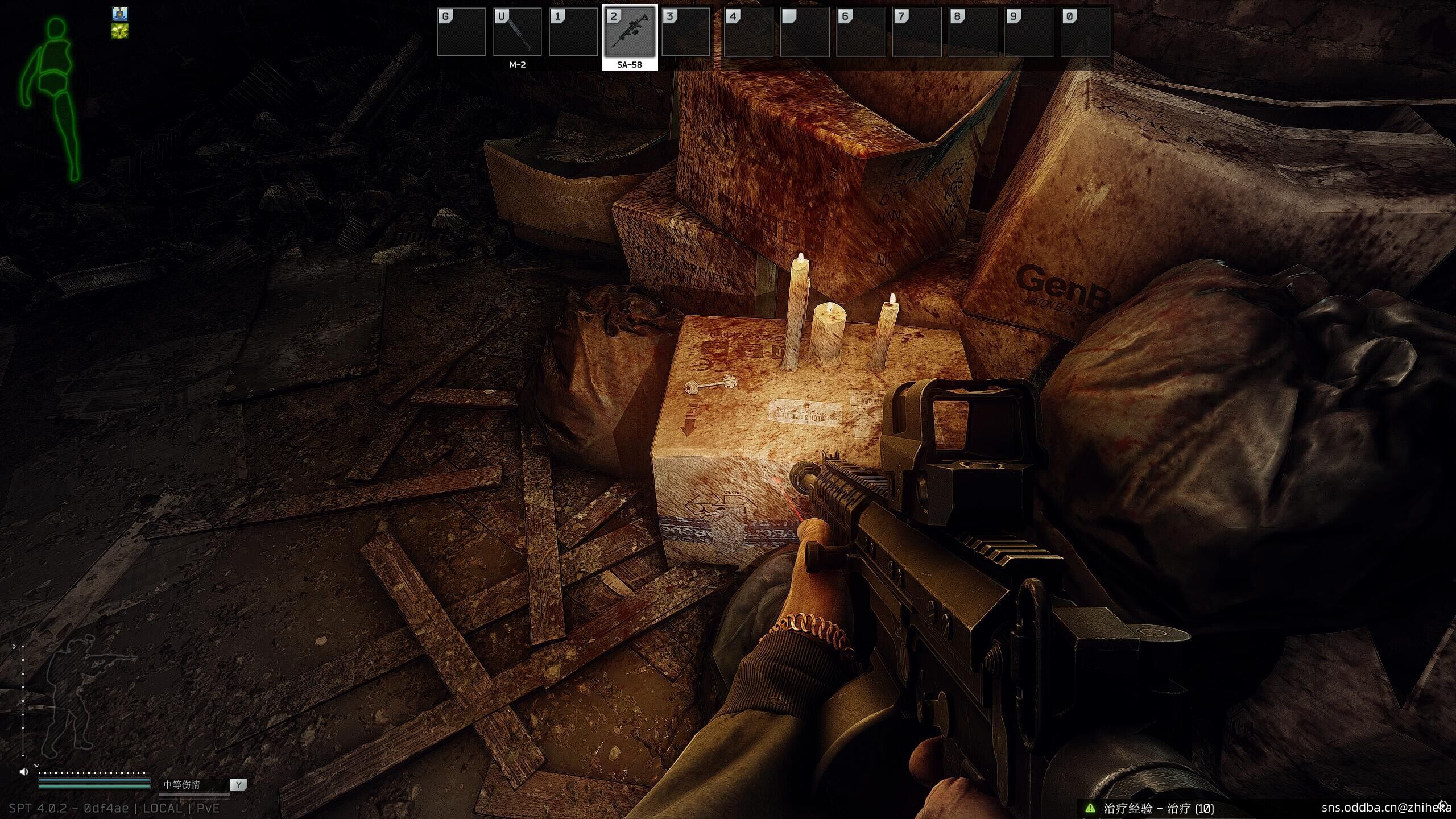Select the 中等伤情 quick phrase label

tap(182, 785)
